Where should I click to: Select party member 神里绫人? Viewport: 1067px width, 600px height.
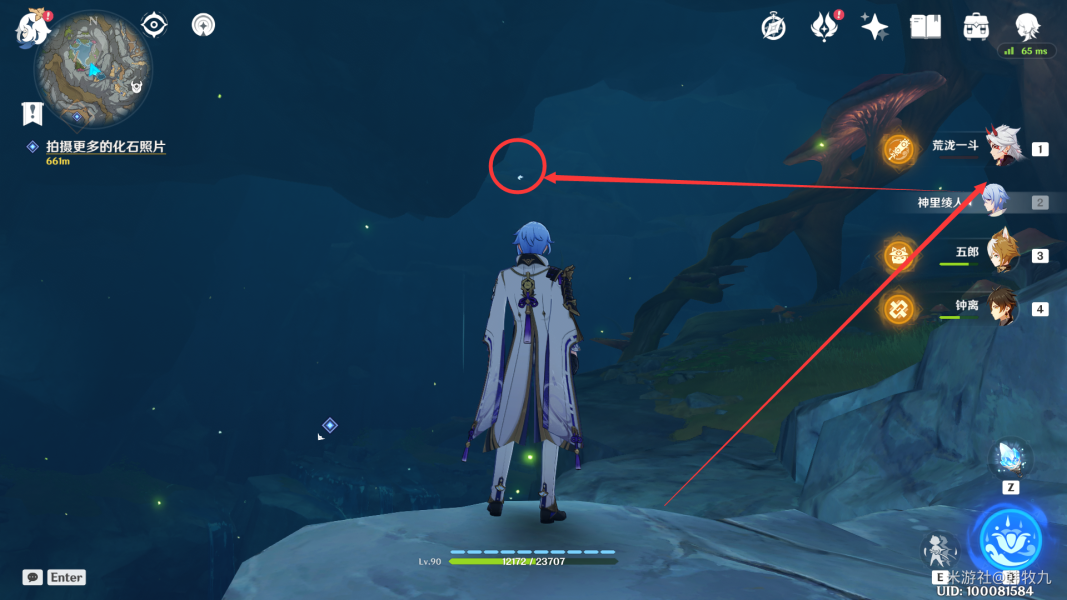pos(994,201)
